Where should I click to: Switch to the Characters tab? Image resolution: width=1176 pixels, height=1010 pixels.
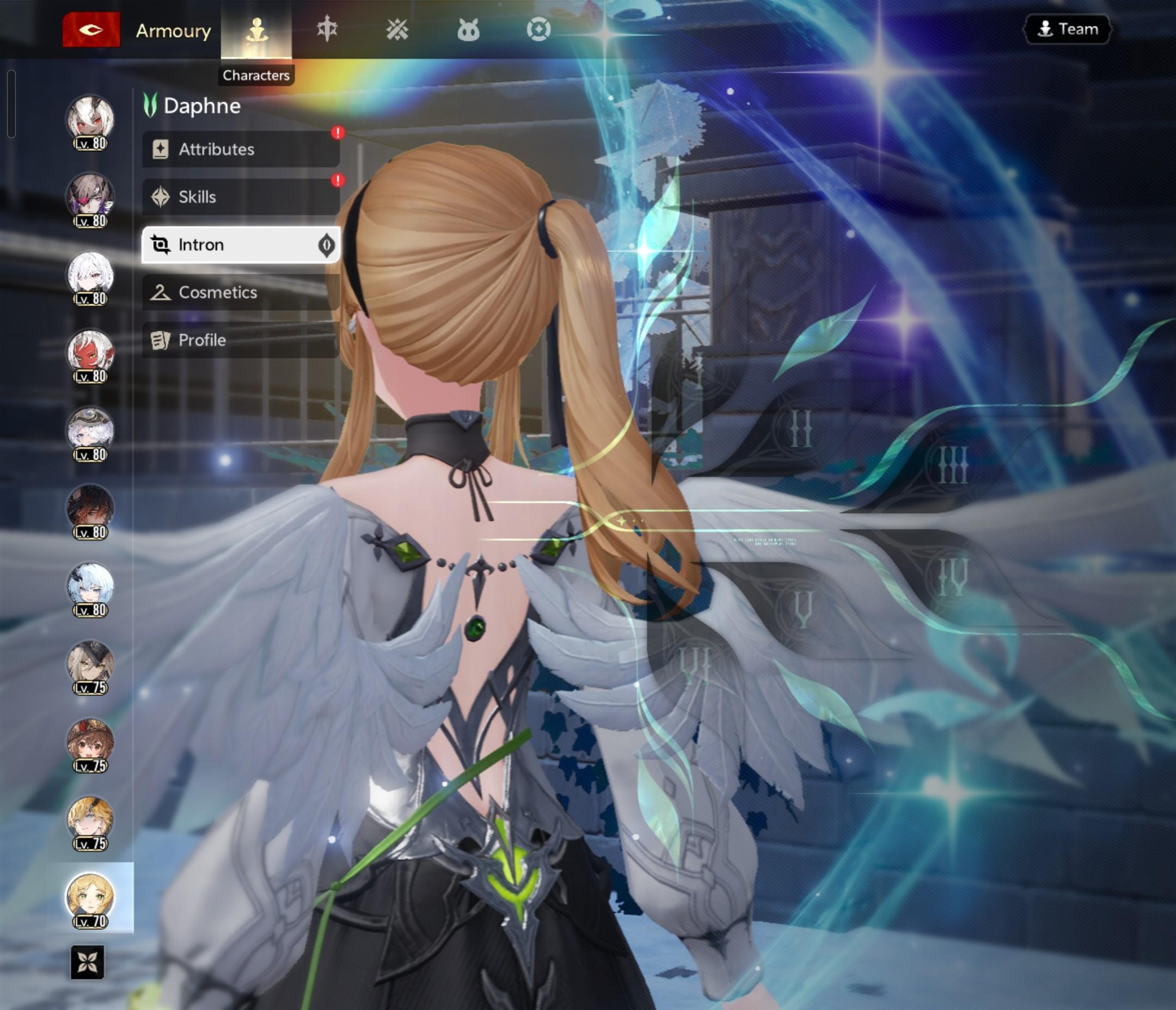[x=256, y=30]
